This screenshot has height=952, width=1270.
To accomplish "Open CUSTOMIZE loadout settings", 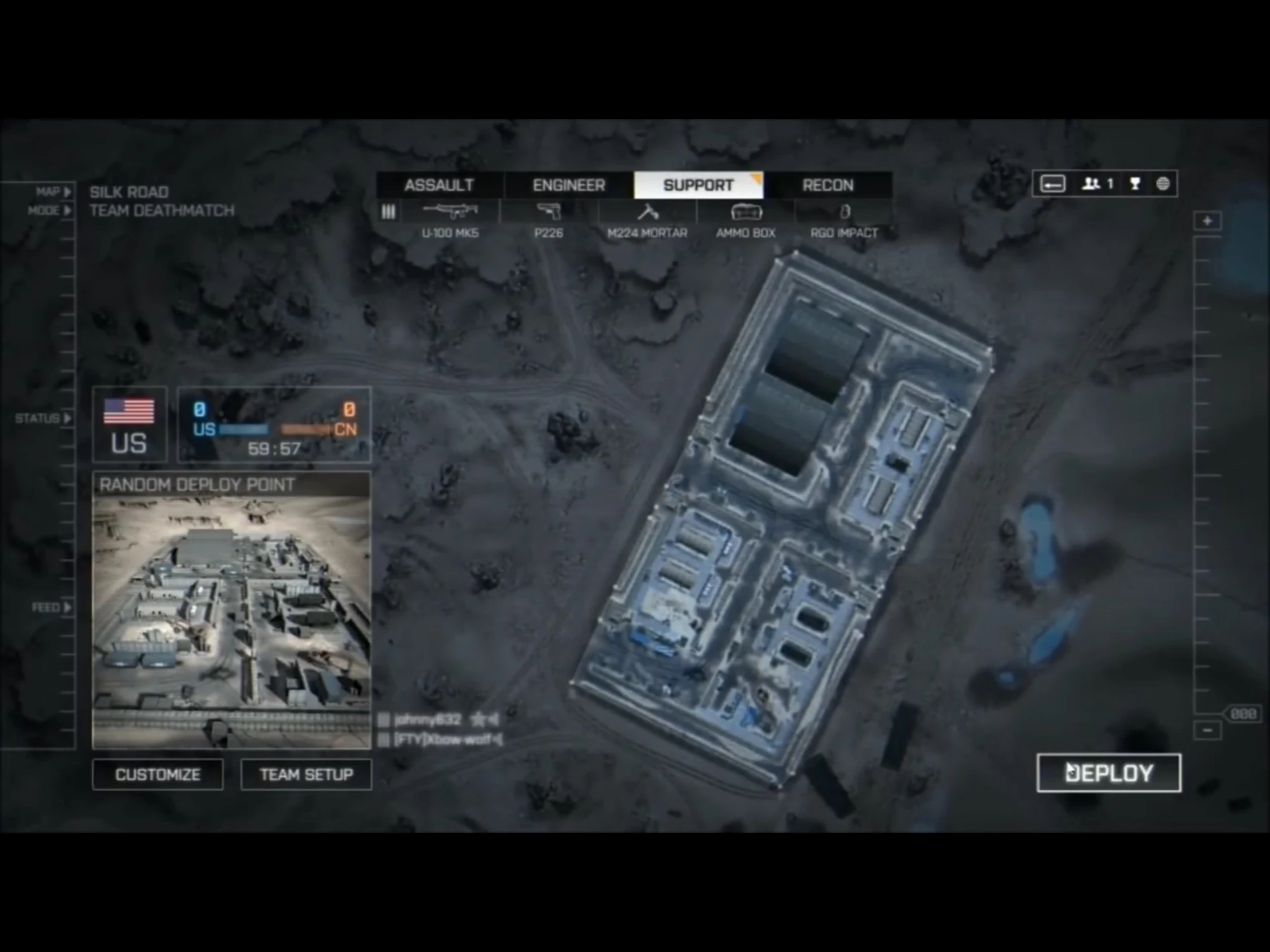I will [157, 775].
